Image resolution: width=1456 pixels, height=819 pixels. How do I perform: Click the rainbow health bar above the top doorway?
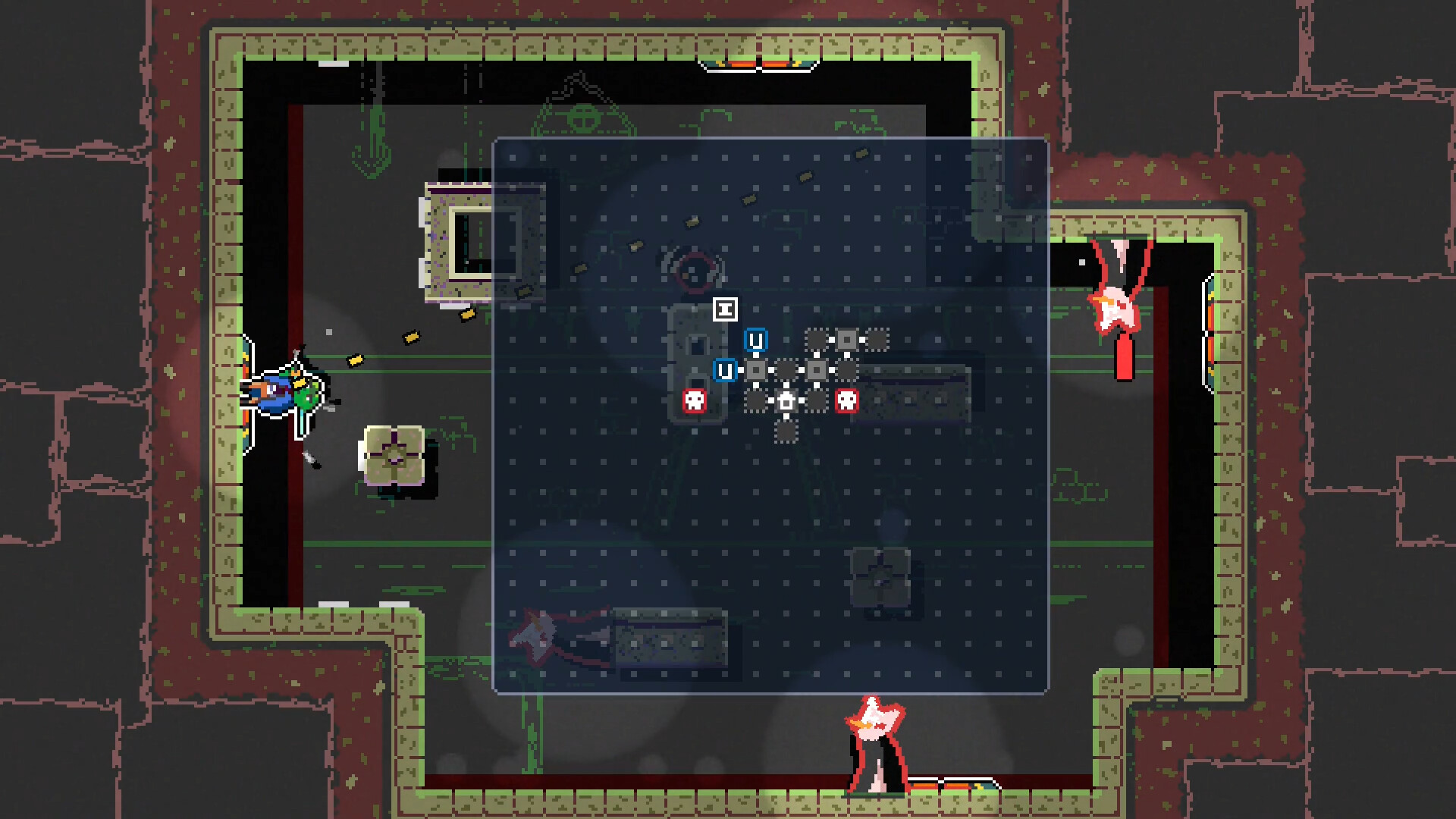758,64
